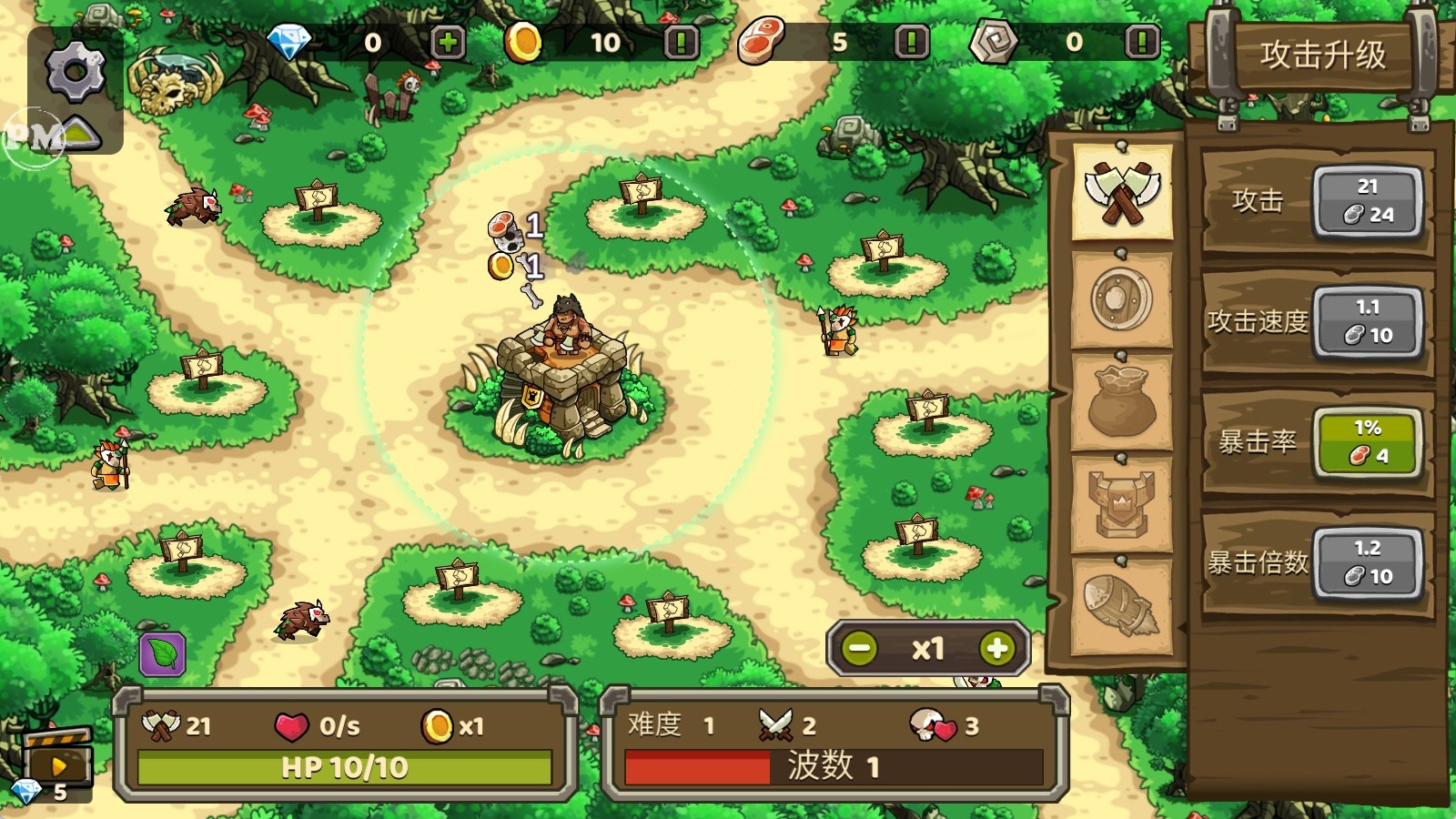Viewport: 1456px width, 819px height.
Task: Buy the attack speed upgrade
Action: [x=1367, y=322]
